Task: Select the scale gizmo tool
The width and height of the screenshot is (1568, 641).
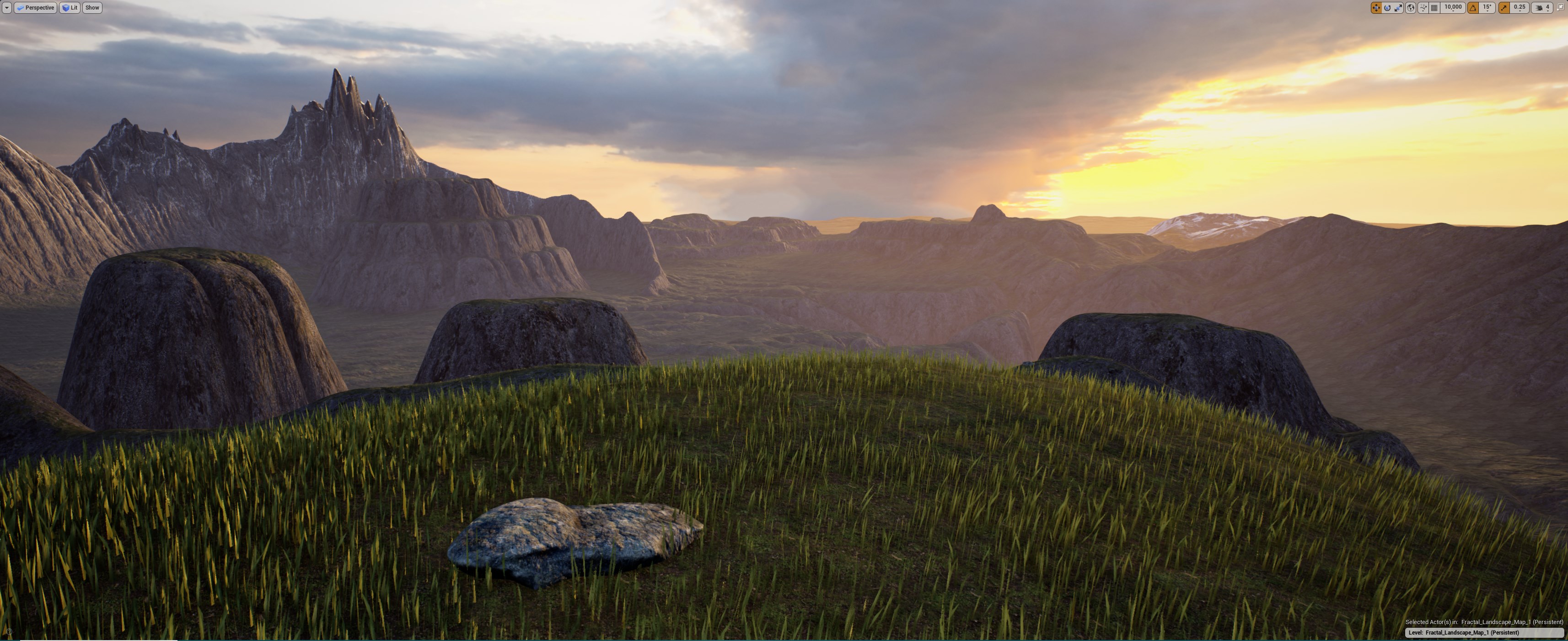Action: [1398, 8]
